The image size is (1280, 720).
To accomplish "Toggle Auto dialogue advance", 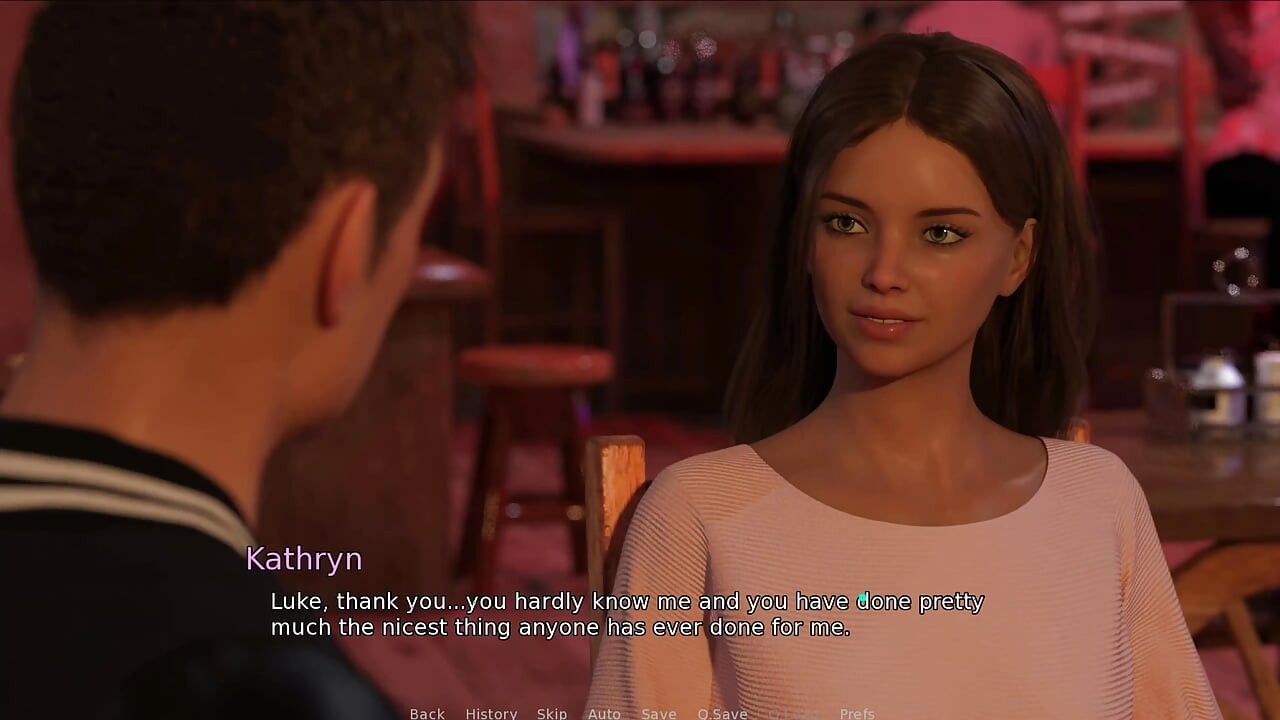I will pos(604,713).
